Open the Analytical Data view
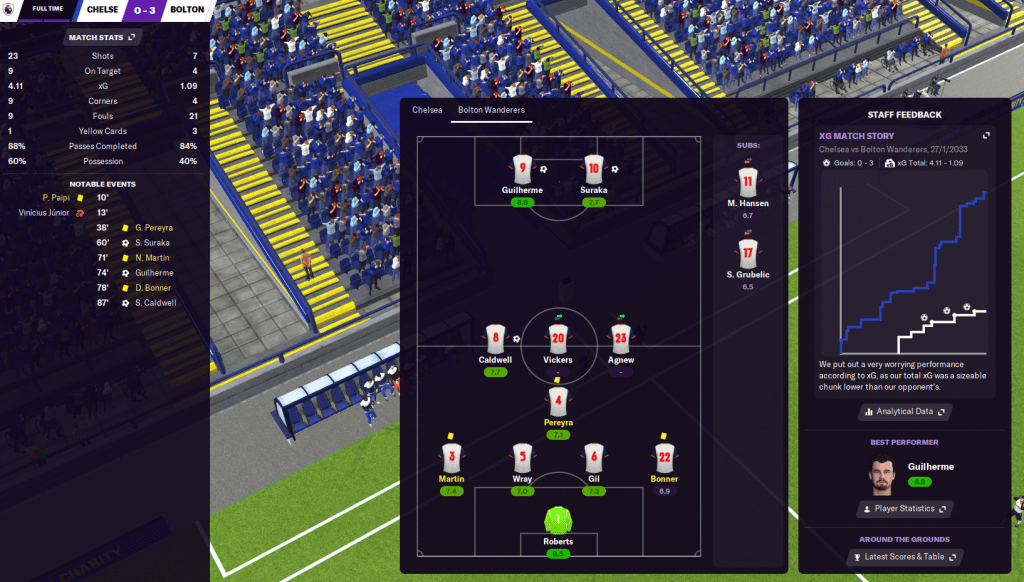 (x=904, y=411)
